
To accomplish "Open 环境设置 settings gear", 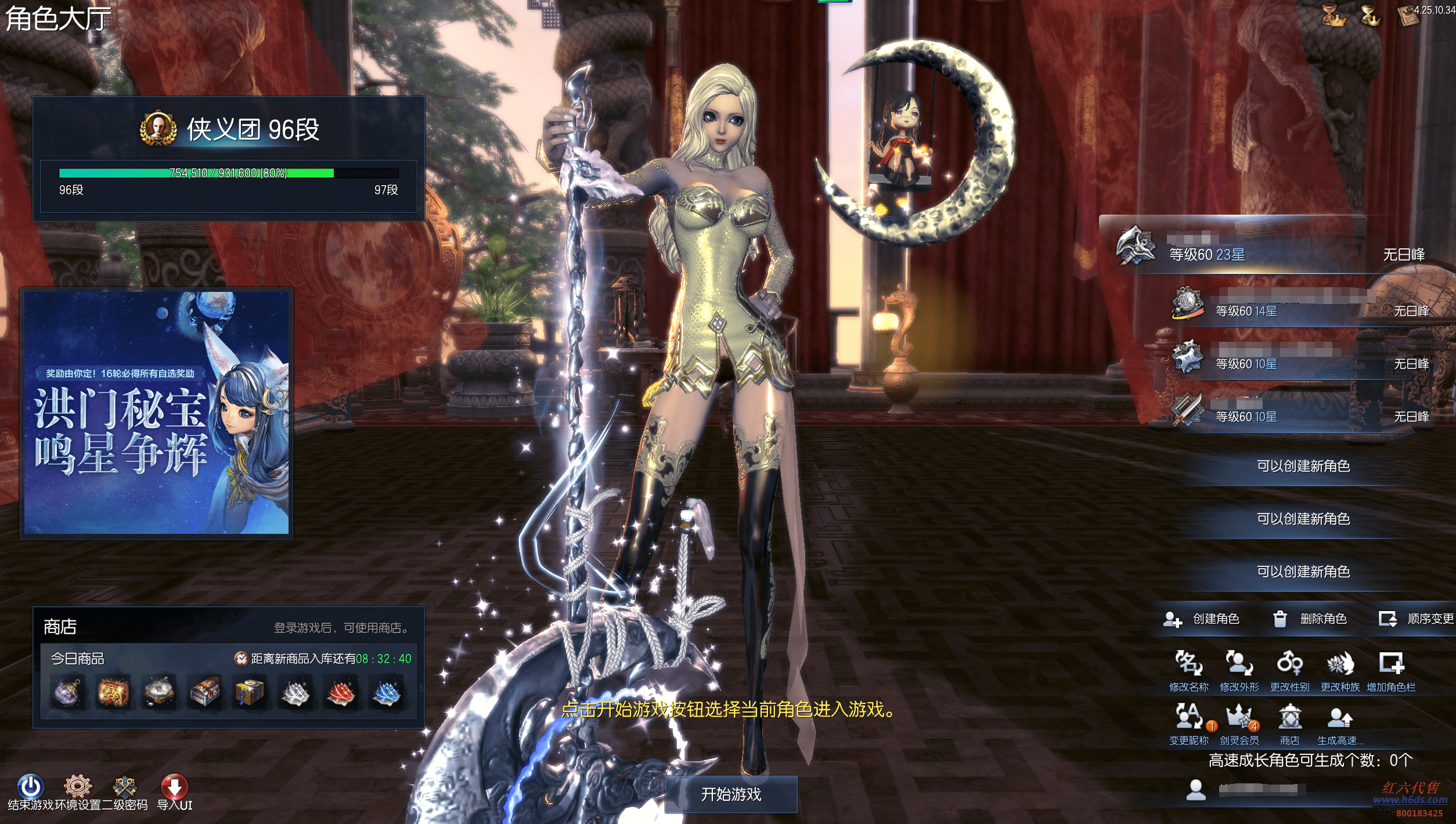I will tap(78, 786).
